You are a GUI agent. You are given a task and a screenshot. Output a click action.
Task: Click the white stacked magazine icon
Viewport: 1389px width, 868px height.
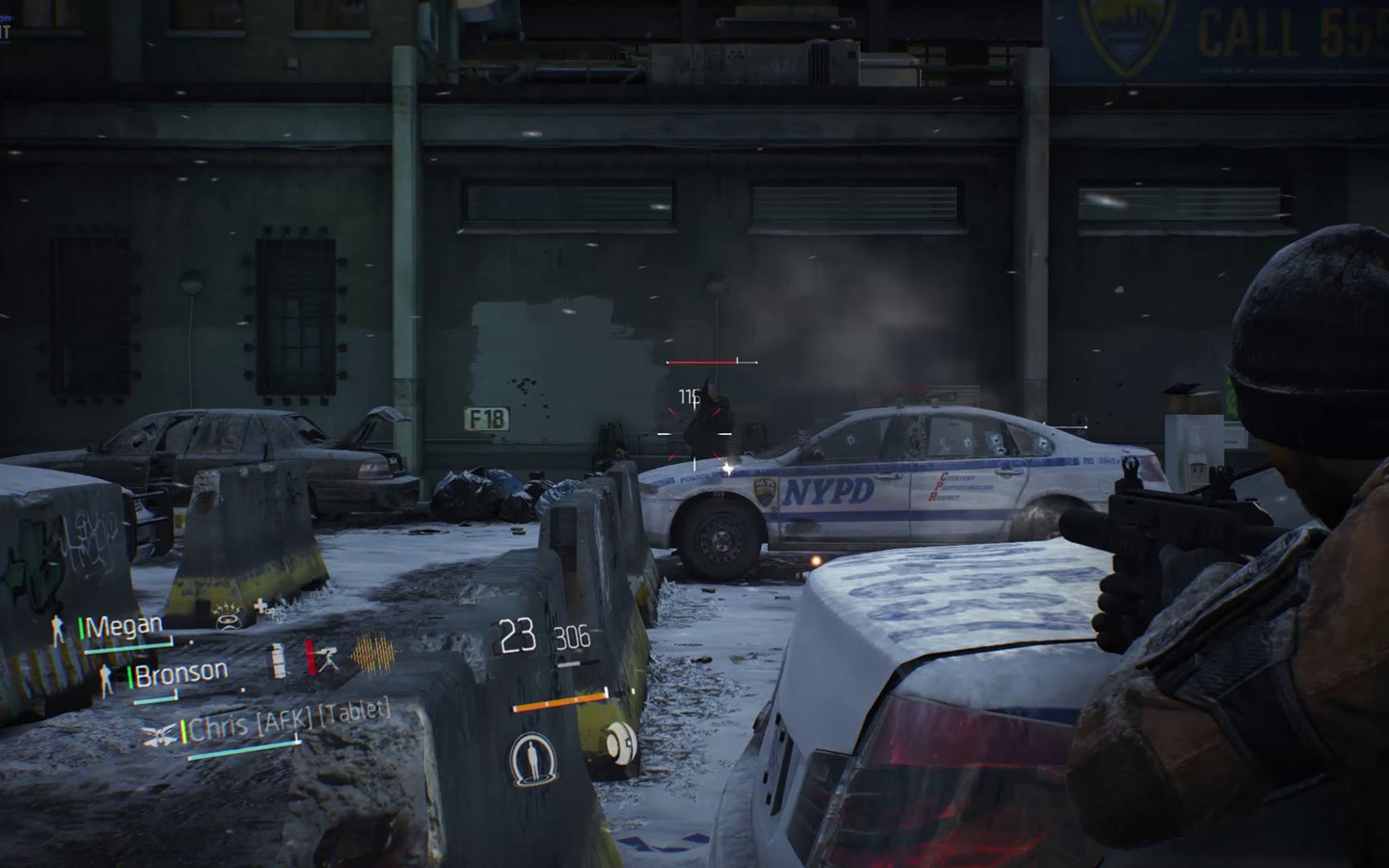[280, 660]
